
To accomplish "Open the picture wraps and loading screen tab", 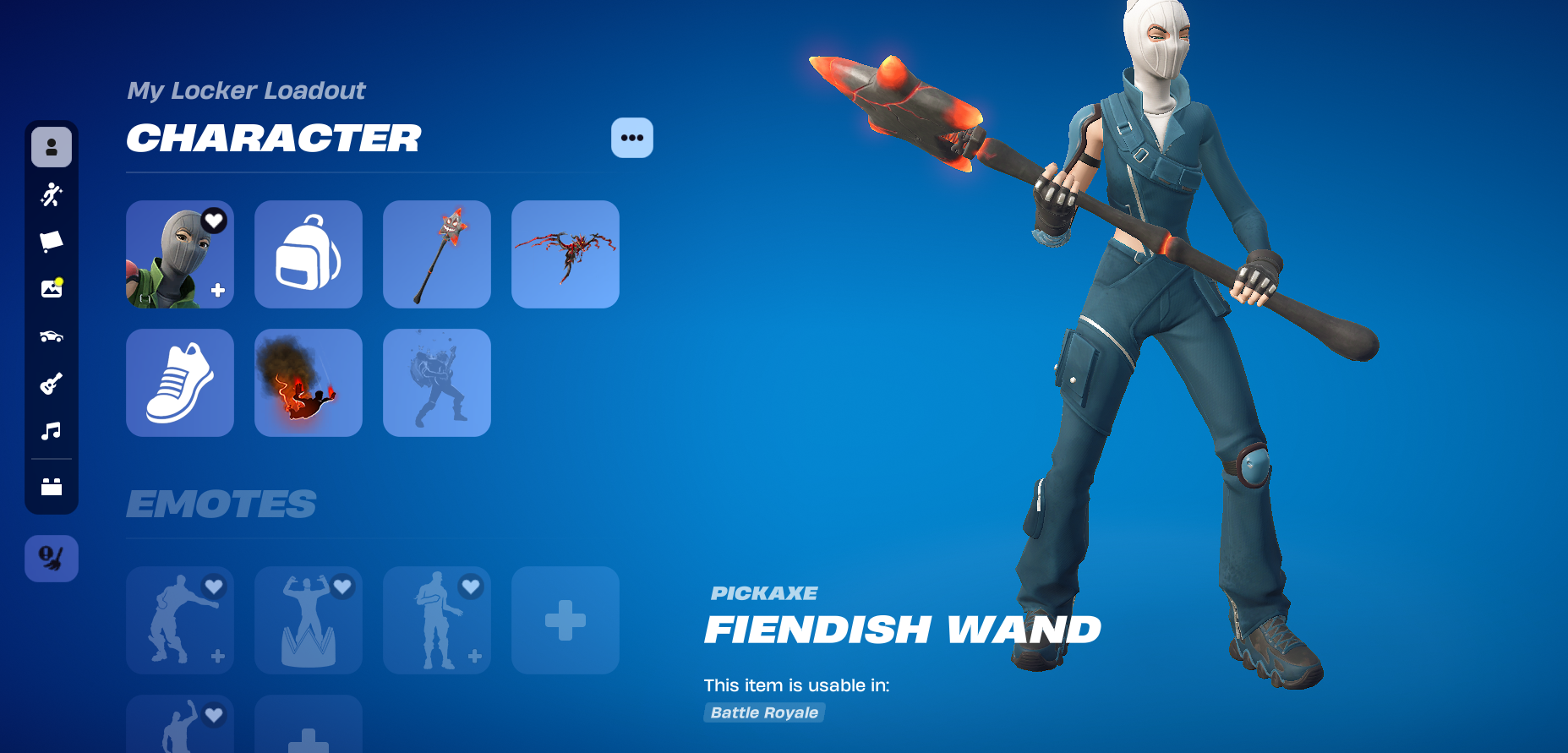I will 52,288.
